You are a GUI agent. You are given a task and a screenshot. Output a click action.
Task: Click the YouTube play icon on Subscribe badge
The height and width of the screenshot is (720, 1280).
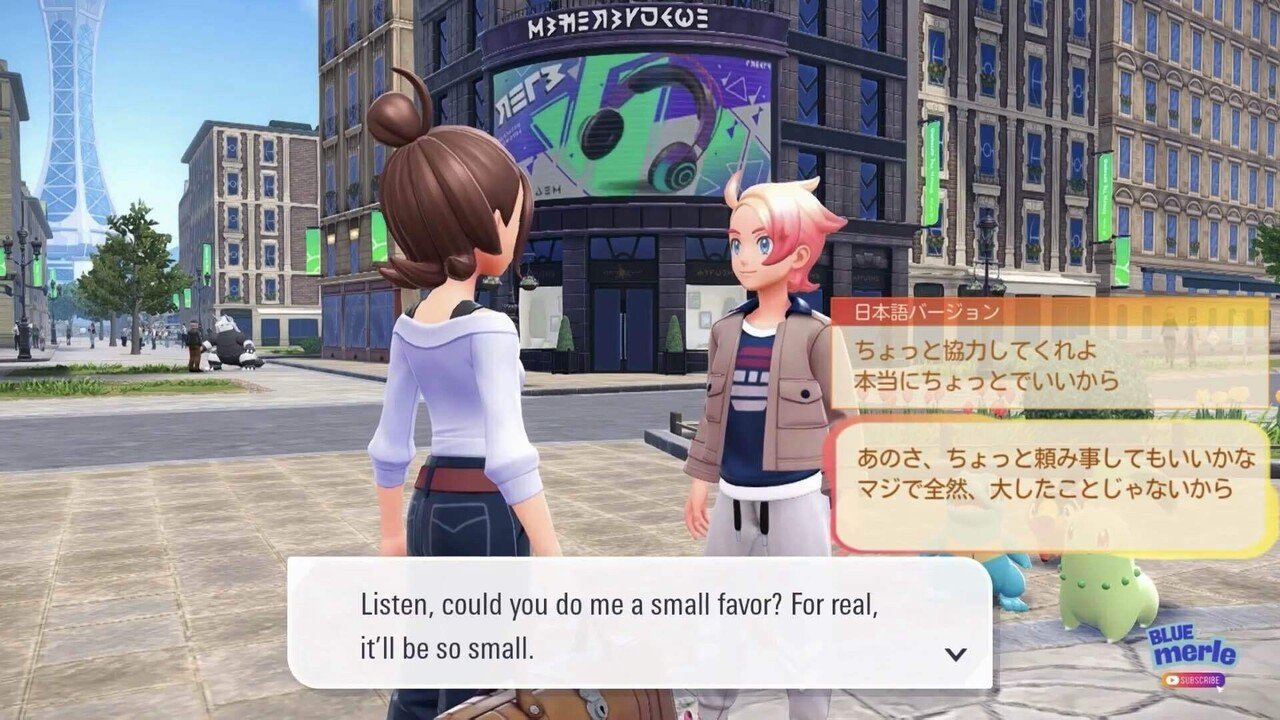click(x=1172, y=679)
